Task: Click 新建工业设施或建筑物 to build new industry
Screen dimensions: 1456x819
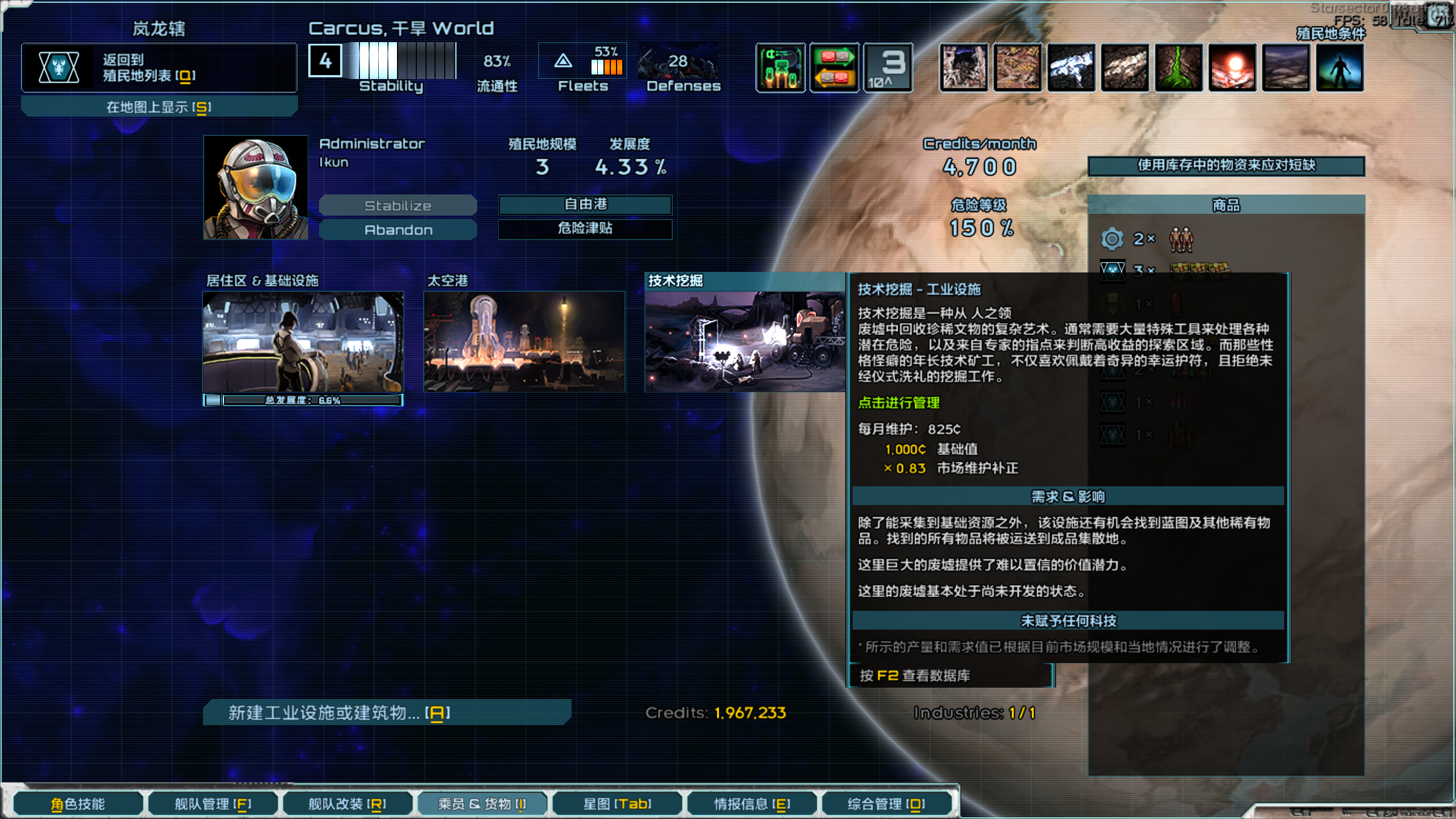Action: pos(390,712)
